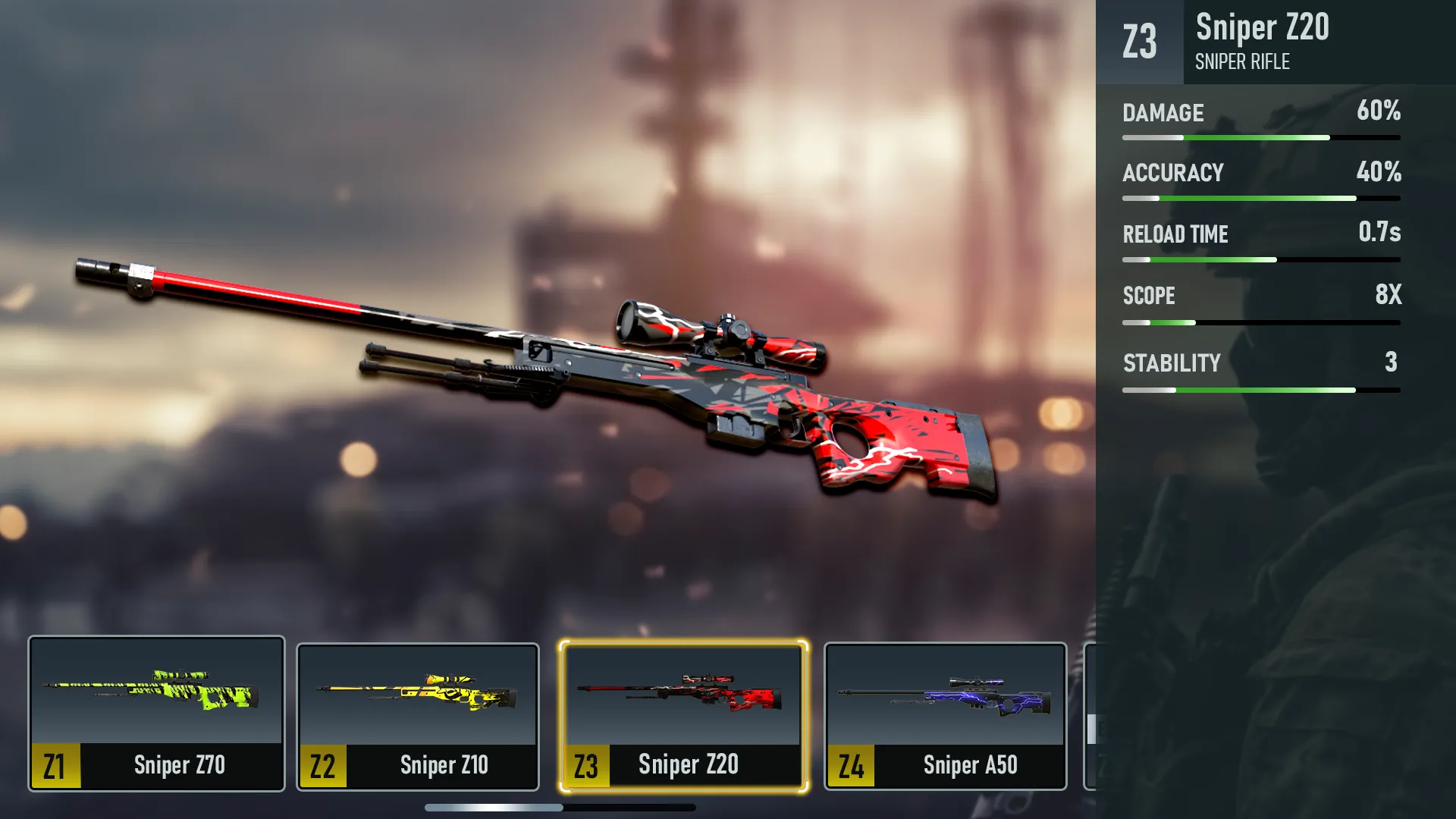
Task: Click the ACCURACY percentage value
Action: [1379, 173]
